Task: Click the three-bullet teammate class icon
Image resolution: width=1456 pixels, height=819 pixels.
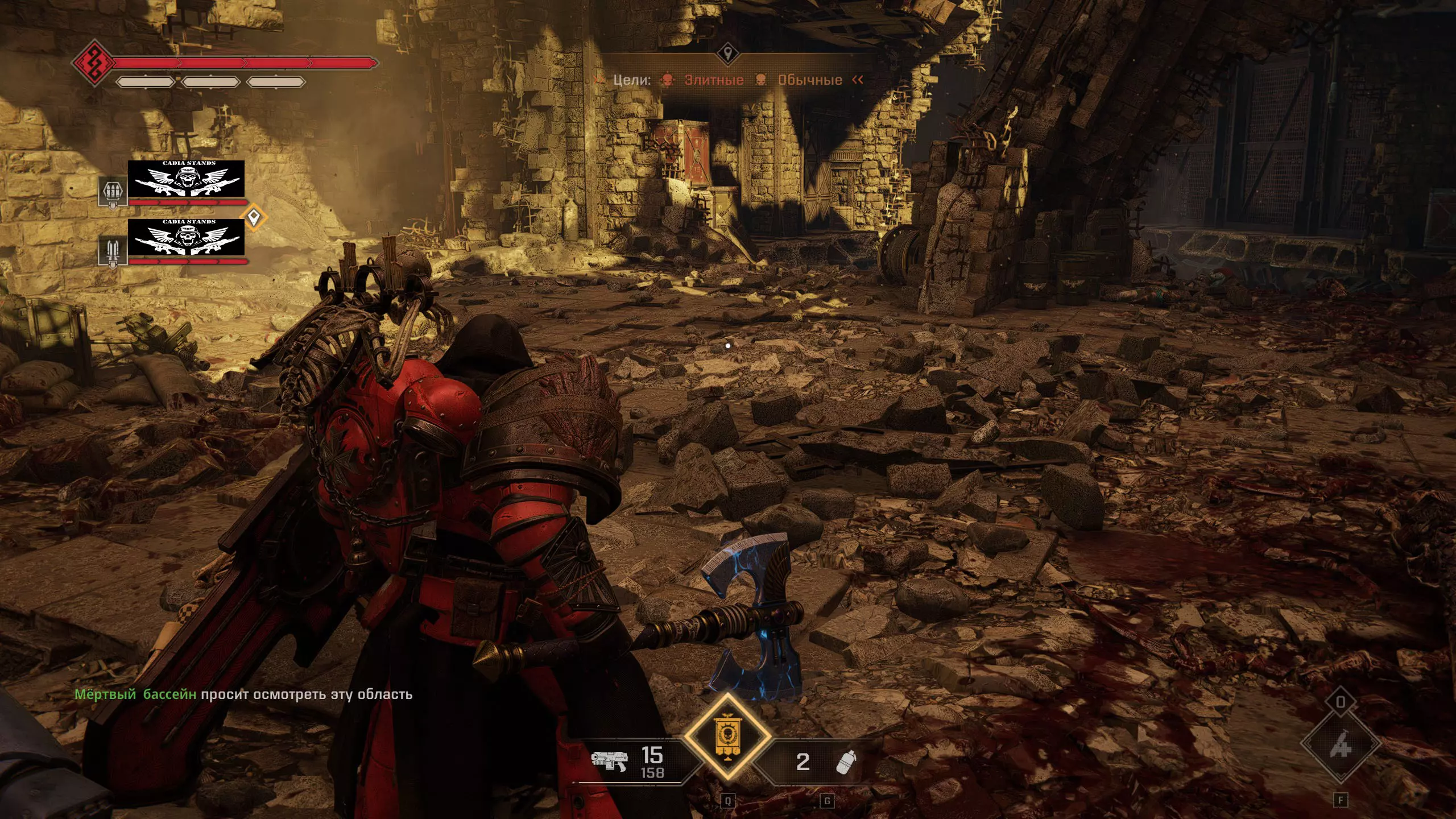Action: (113, 192)
